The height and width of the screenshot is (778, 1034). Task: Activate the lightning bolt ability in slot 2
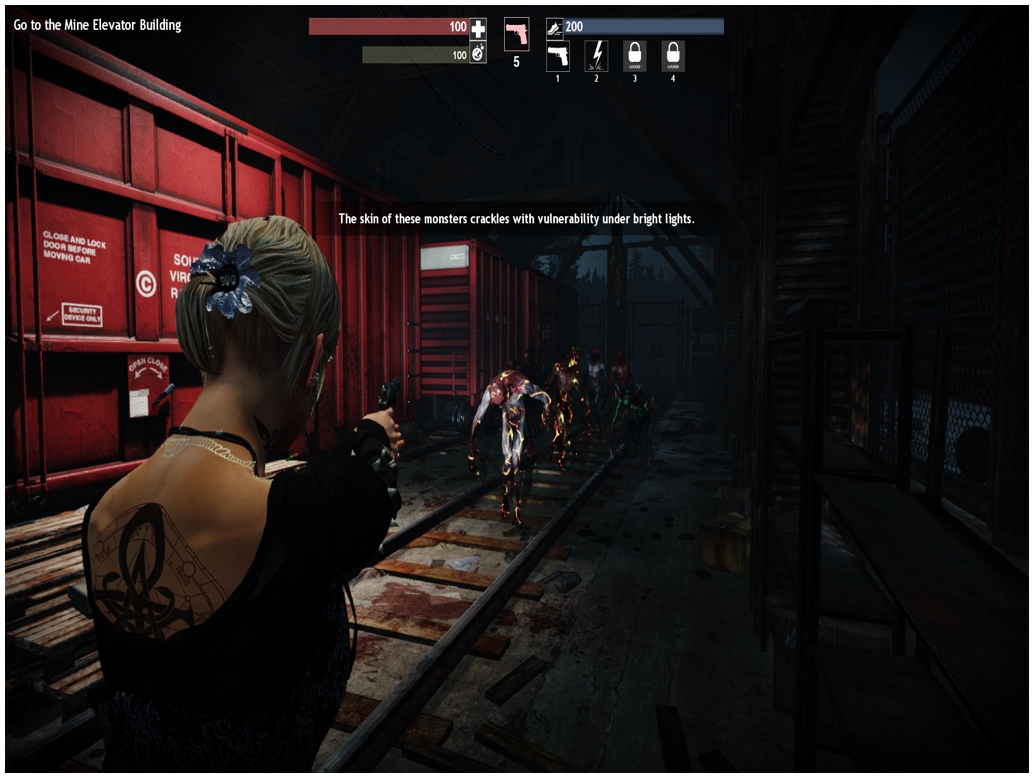pos(596,55)
